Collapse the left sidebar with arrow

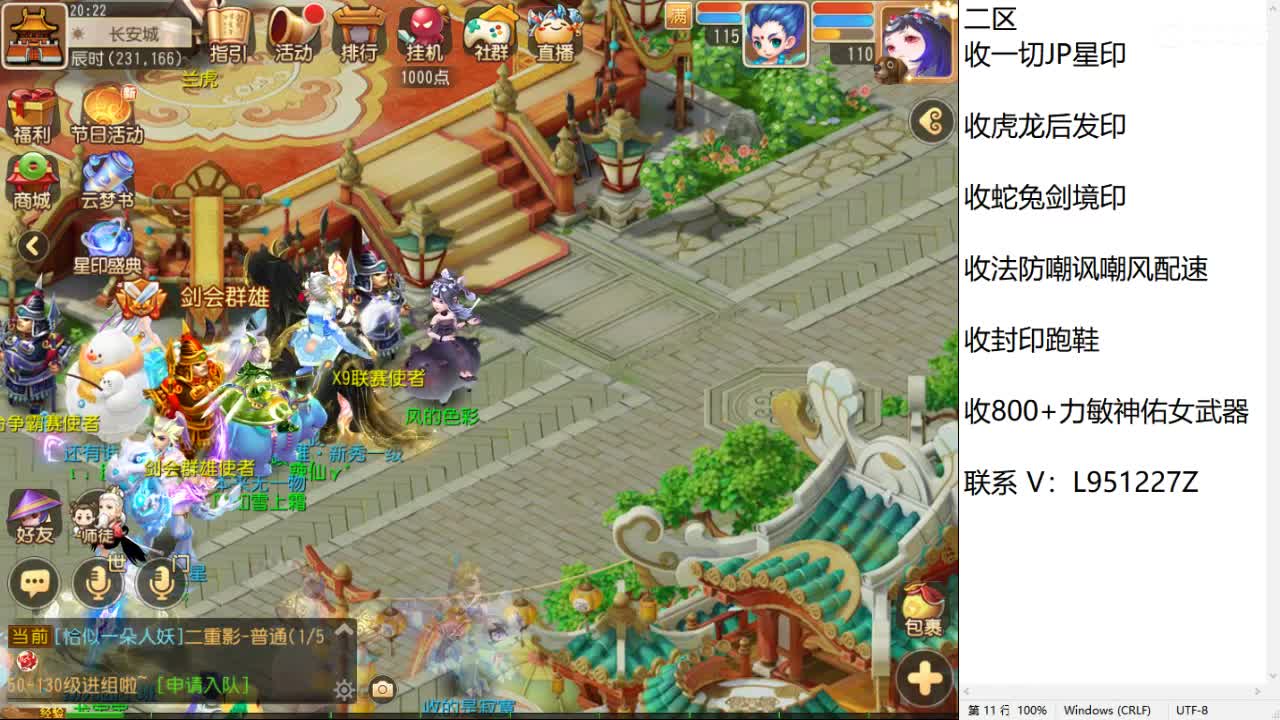click(32, 243)
